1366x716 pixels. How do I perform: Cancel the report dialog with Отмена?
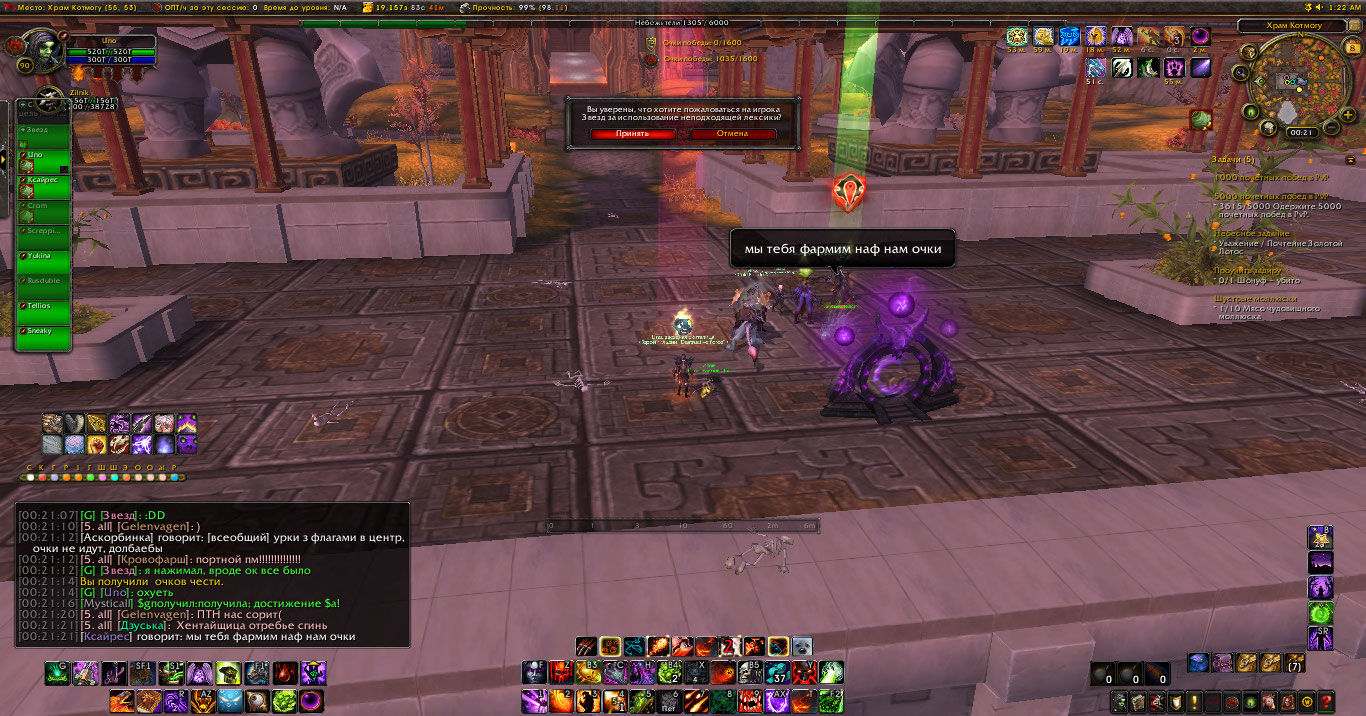point(732,133)
